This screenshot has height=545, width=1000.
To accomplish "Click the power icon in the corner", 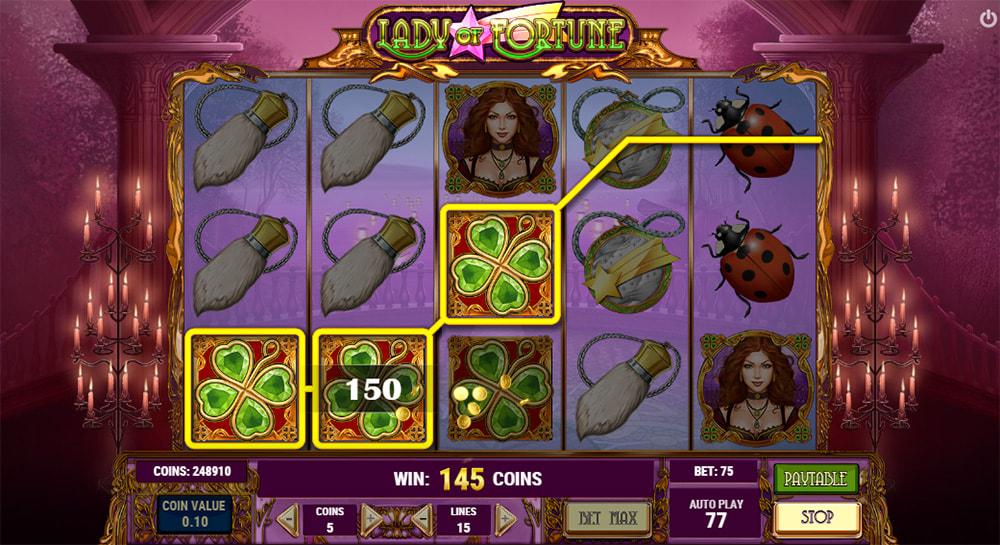I will [x=988, y=18].
